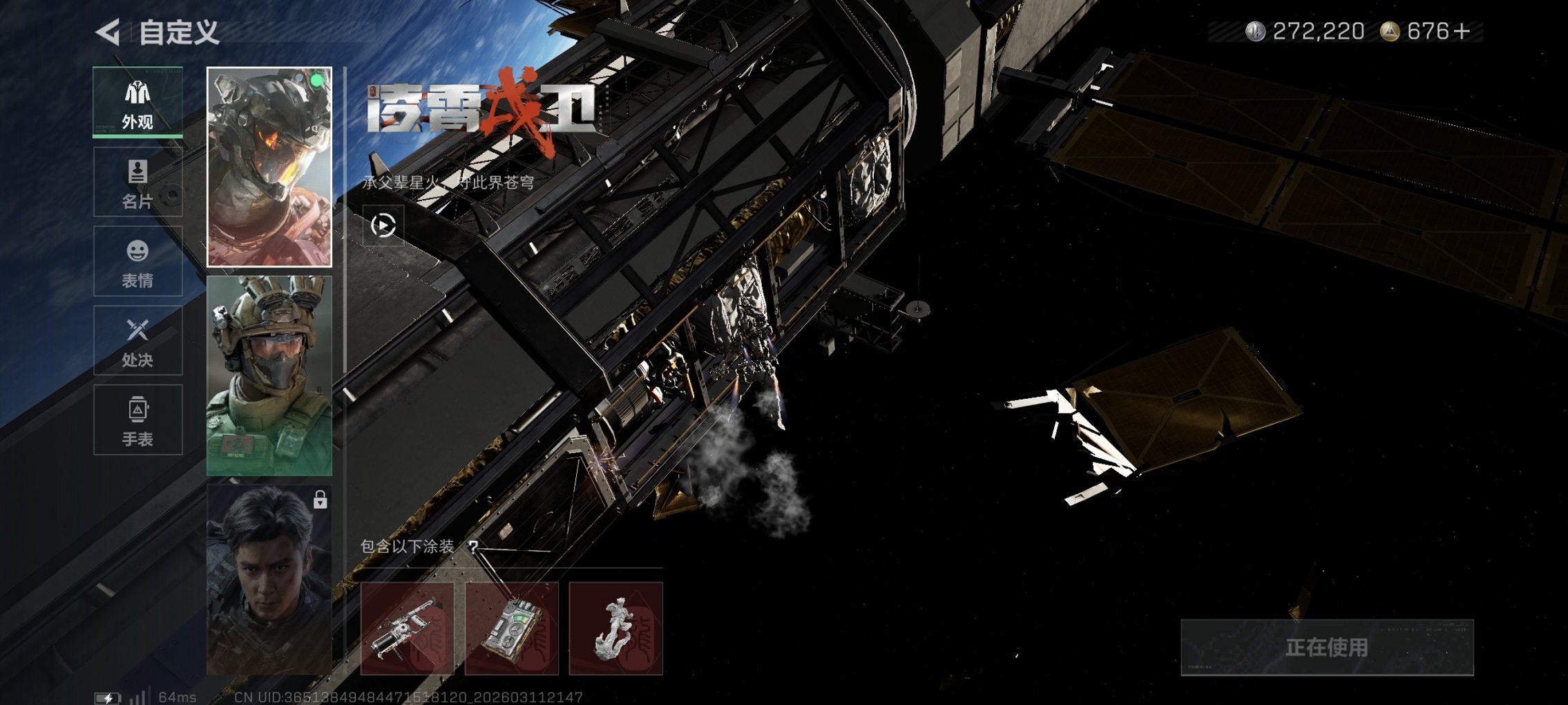Open the 处决 execution tab
The width and height of the screenshot is (1568, 705).
(x=137, y=341)
